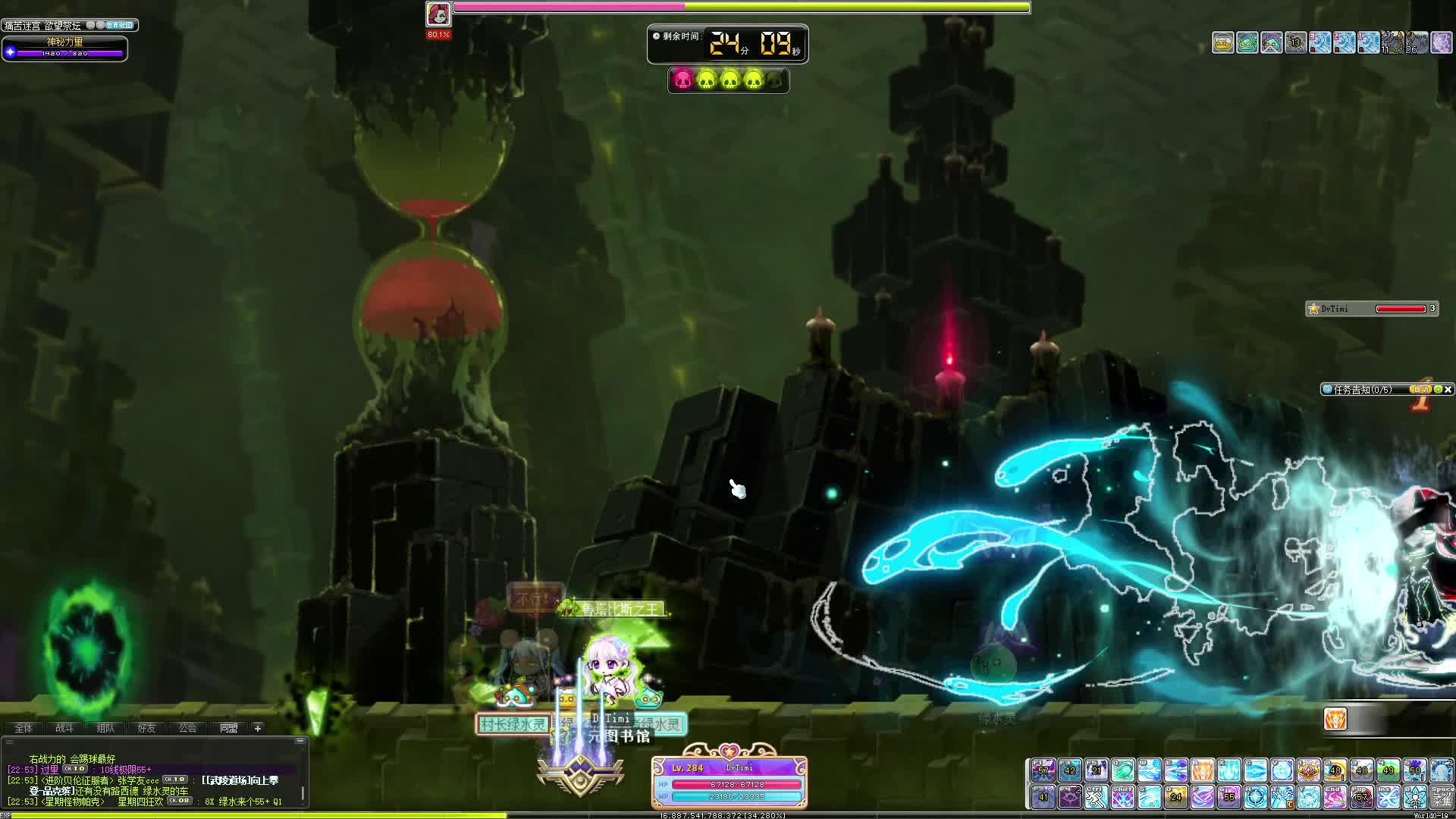This screenshot has height=819, width=1456.
Task: Activate the Ctrl running figure skill
Action: [x=1096, y=797]
